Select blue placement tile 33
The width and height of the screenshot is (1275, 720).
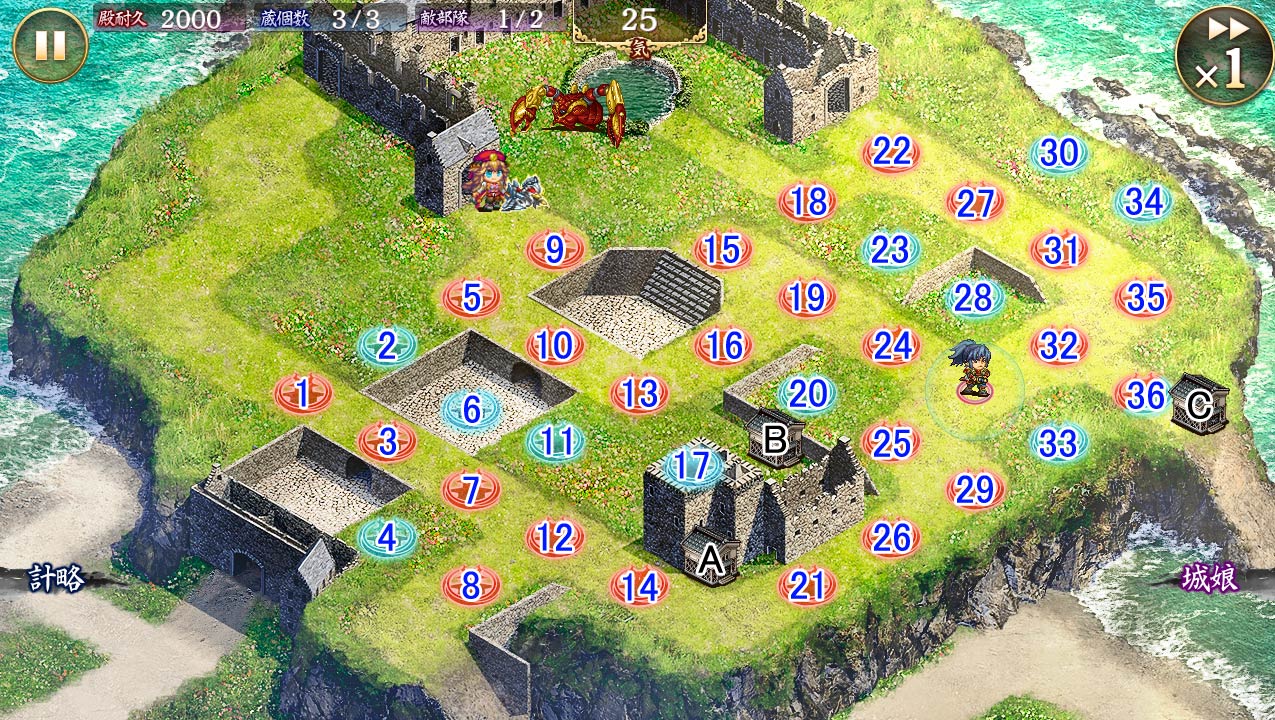coord(1059,442)
